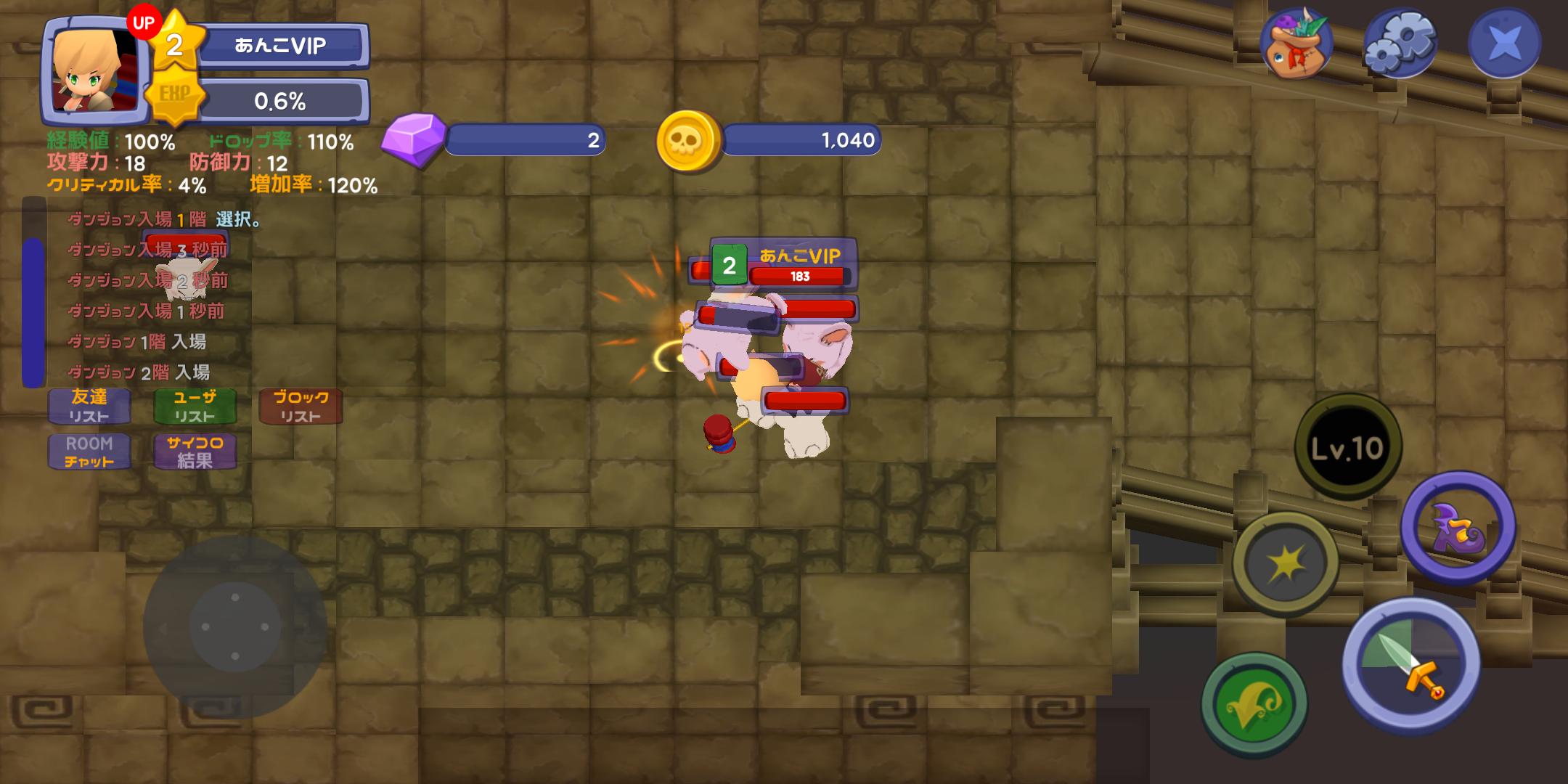Open the ブロックリスト block list
The width and height of the screenshot is (1568, 784).
click(301, 407)
